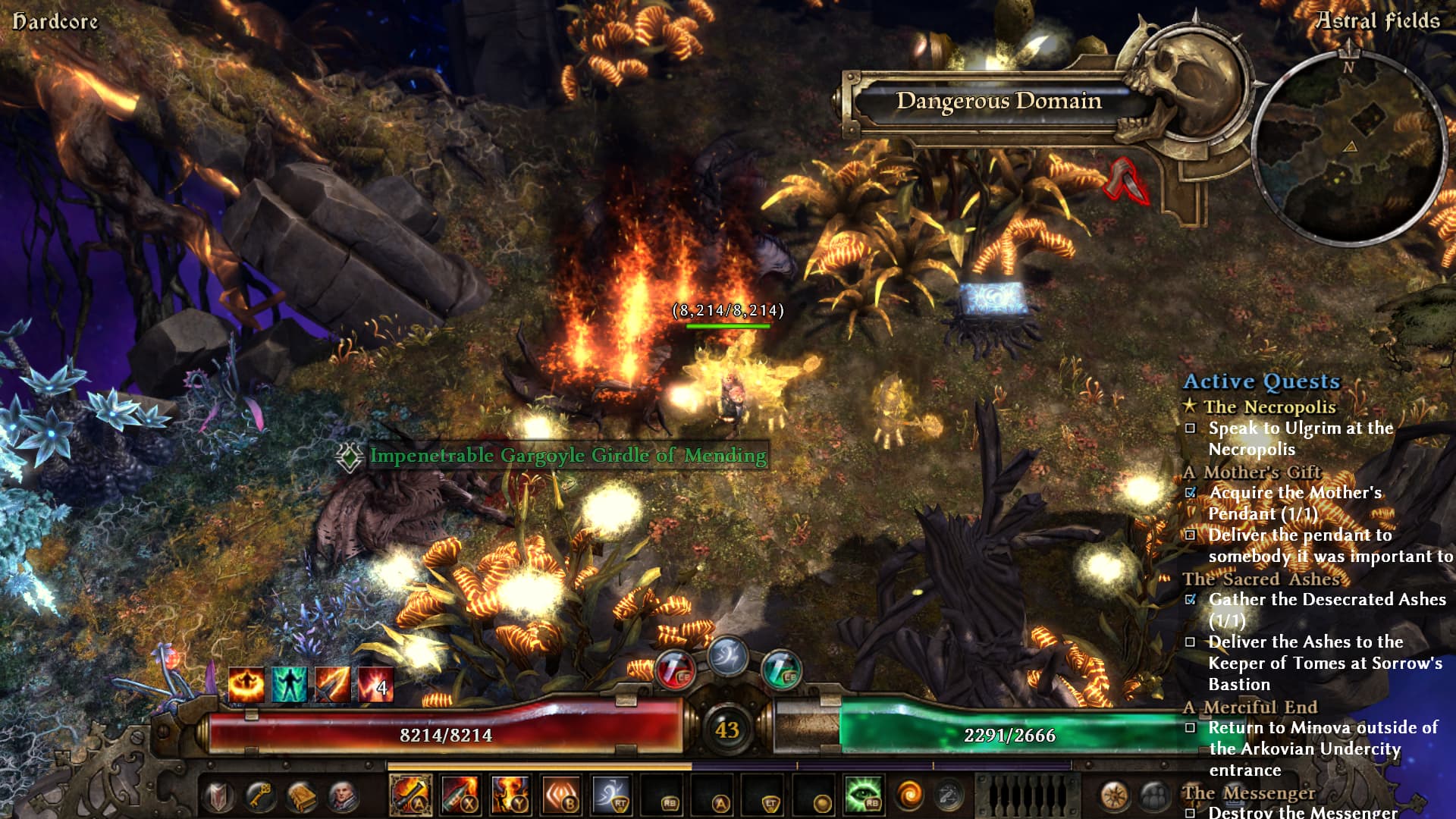Image resolution: width=1456 pixels, height=819 pixels.
Task: Open the multiplayer party icon
Action: tap(1155, 796)
